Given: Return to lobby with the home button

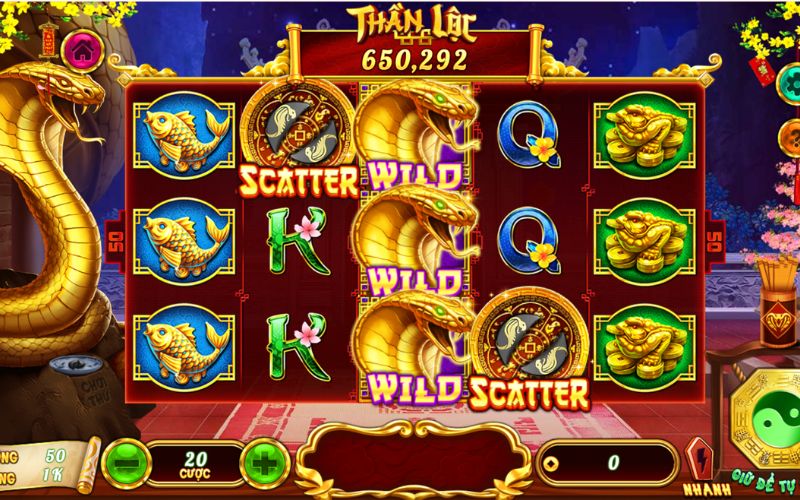Looking at the screenshot, I should coord(81,48).
